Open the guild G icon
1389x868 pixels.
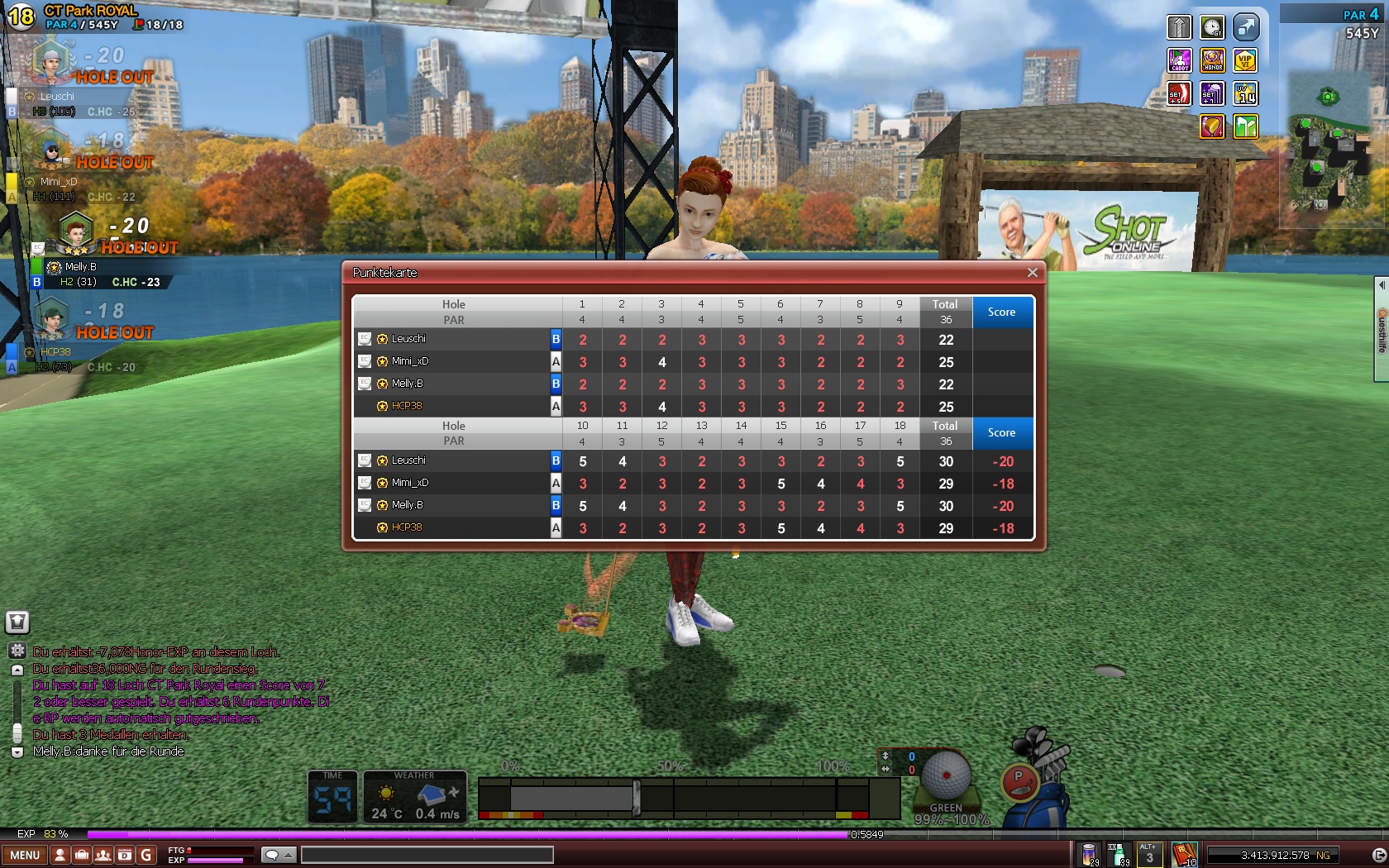146,855
